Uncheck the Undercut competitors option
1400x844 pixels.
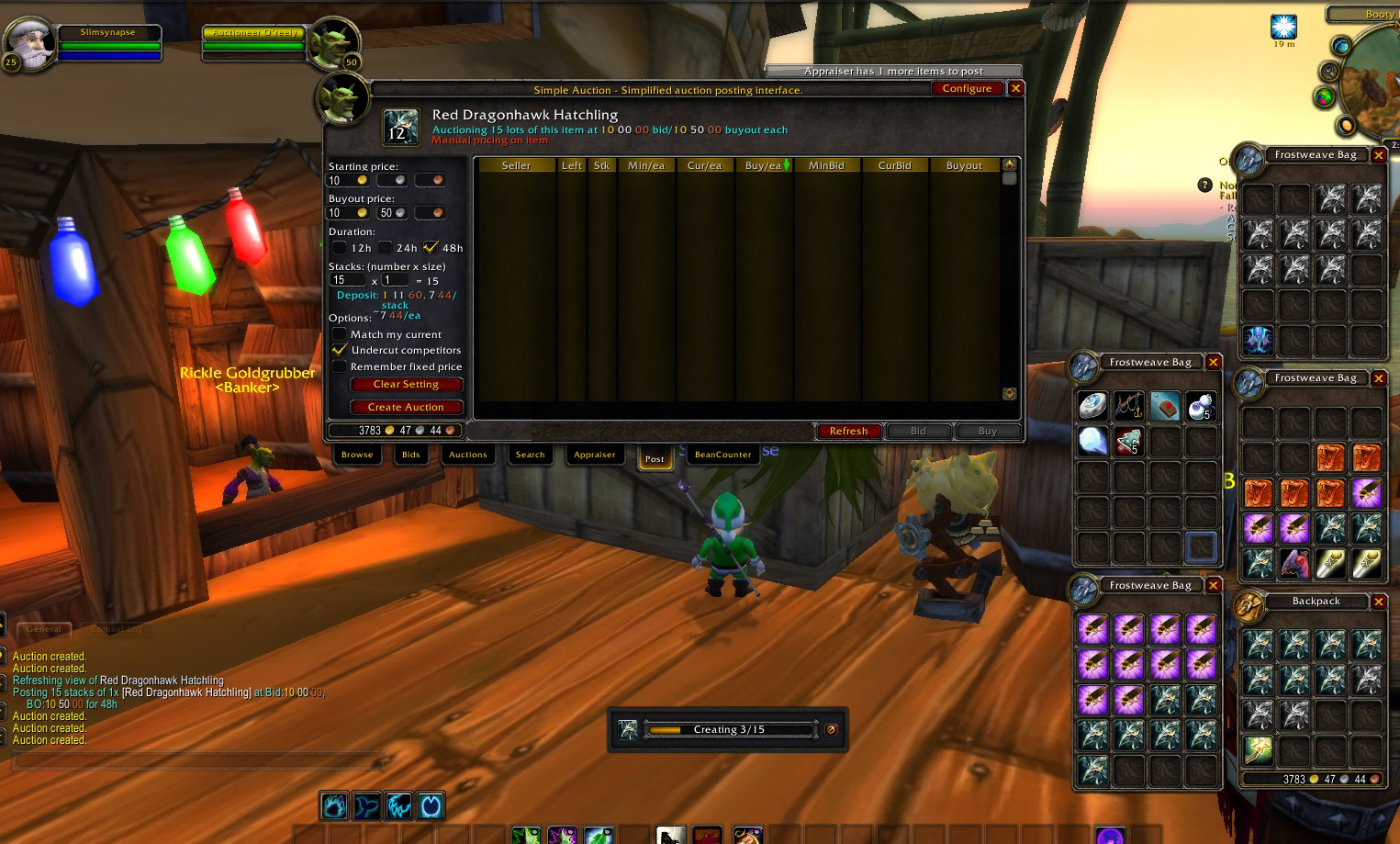click(340, 350)
